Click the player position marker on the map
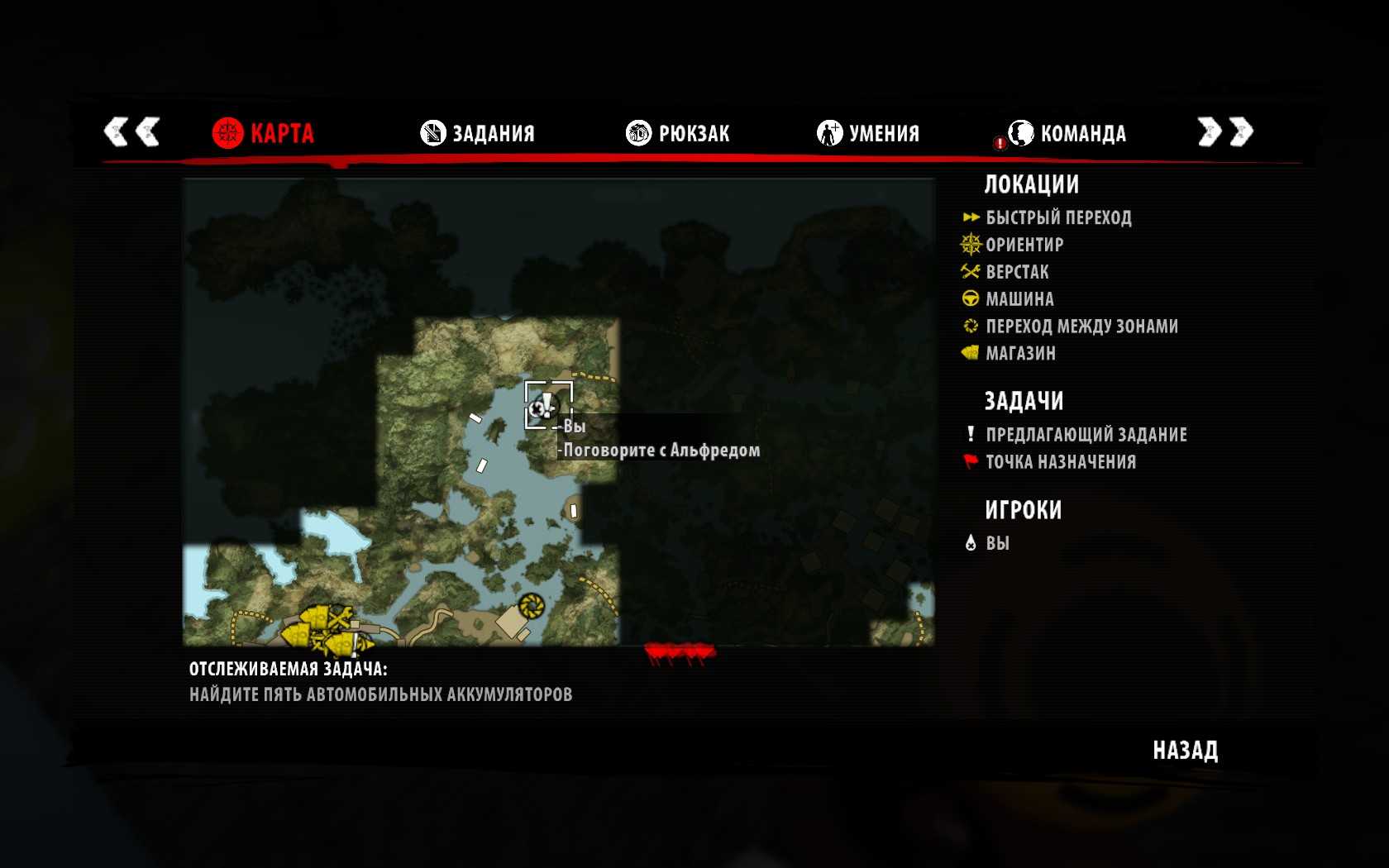 [x=543, y=407]
